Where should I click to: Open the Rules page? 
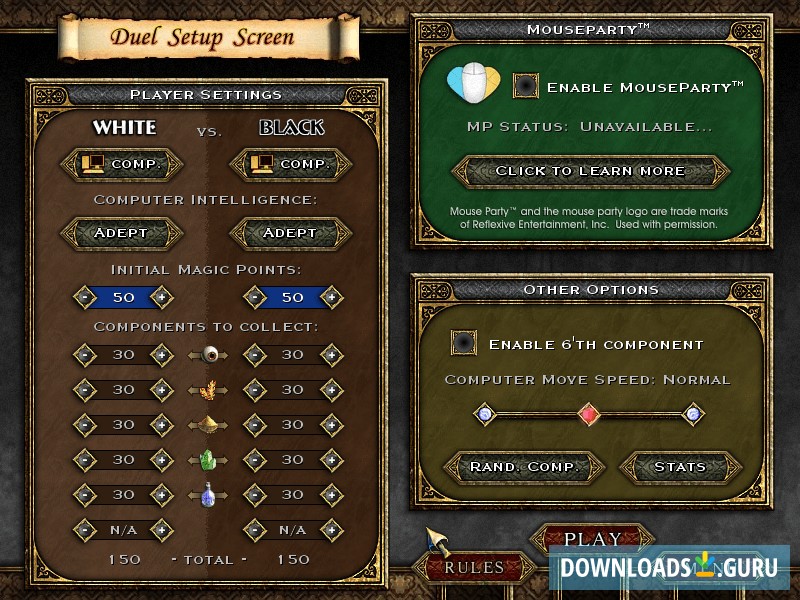tap(474, 567)
